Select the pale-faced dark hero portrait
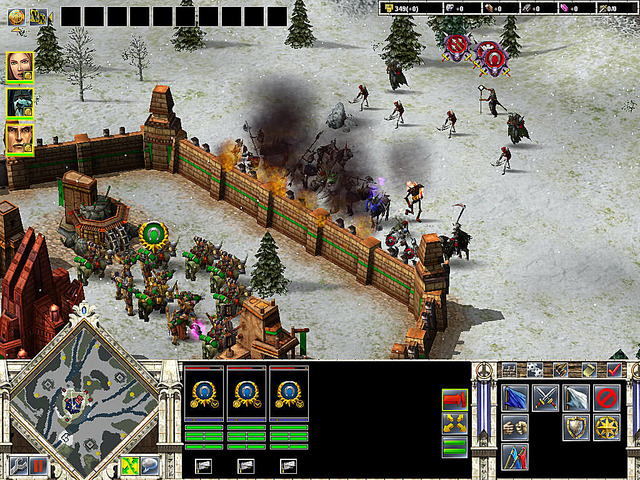640x480 pixels. [20, 102]
